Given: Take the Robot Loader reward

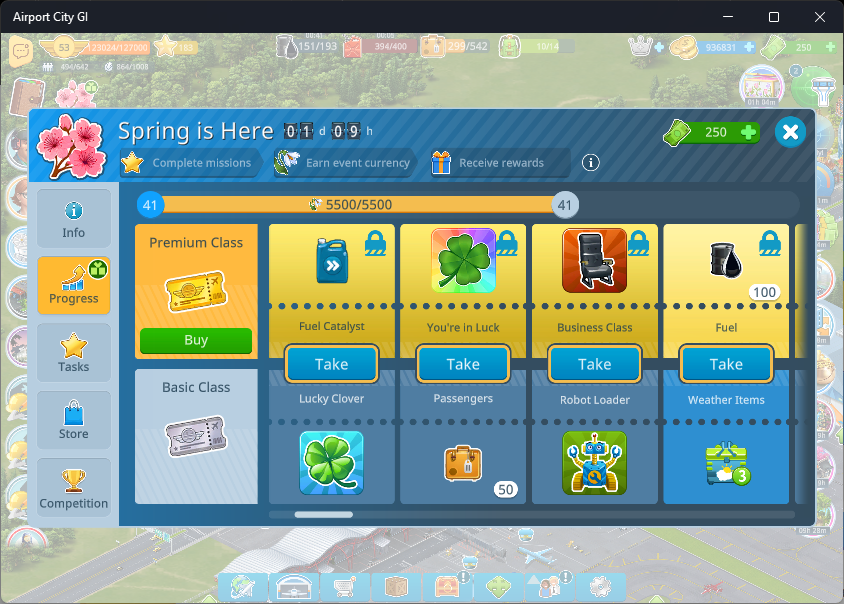Looking at the screenshot, I should point(595,364).
